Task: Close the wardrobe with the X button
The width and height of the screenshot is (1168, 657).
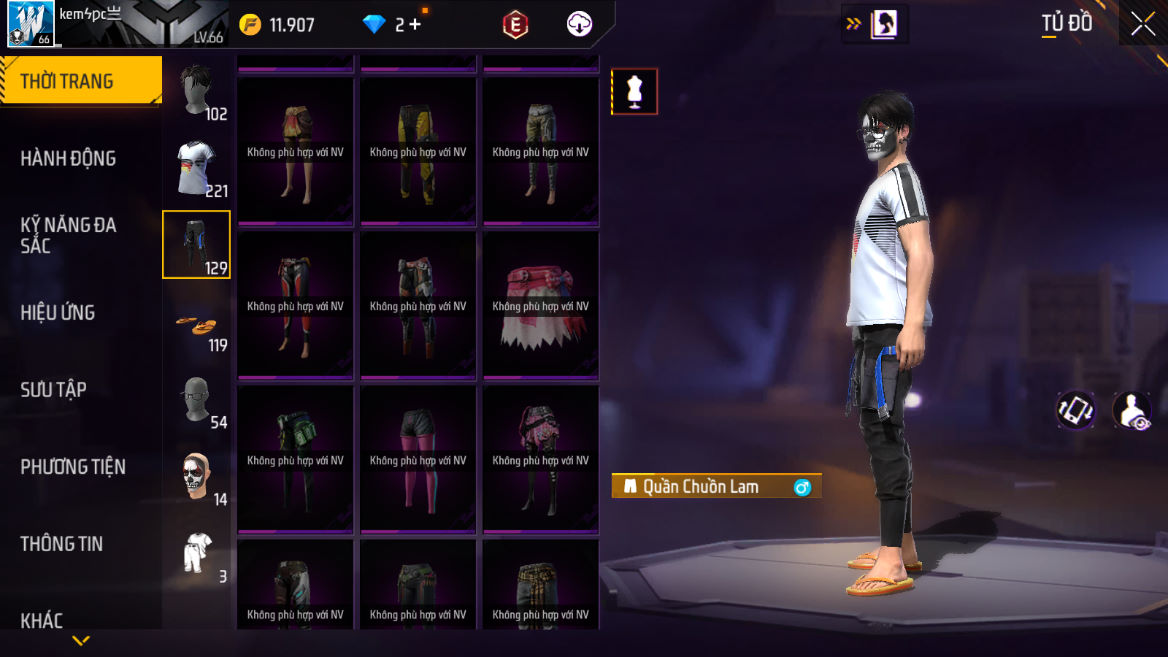Action: pos(1143,25)
